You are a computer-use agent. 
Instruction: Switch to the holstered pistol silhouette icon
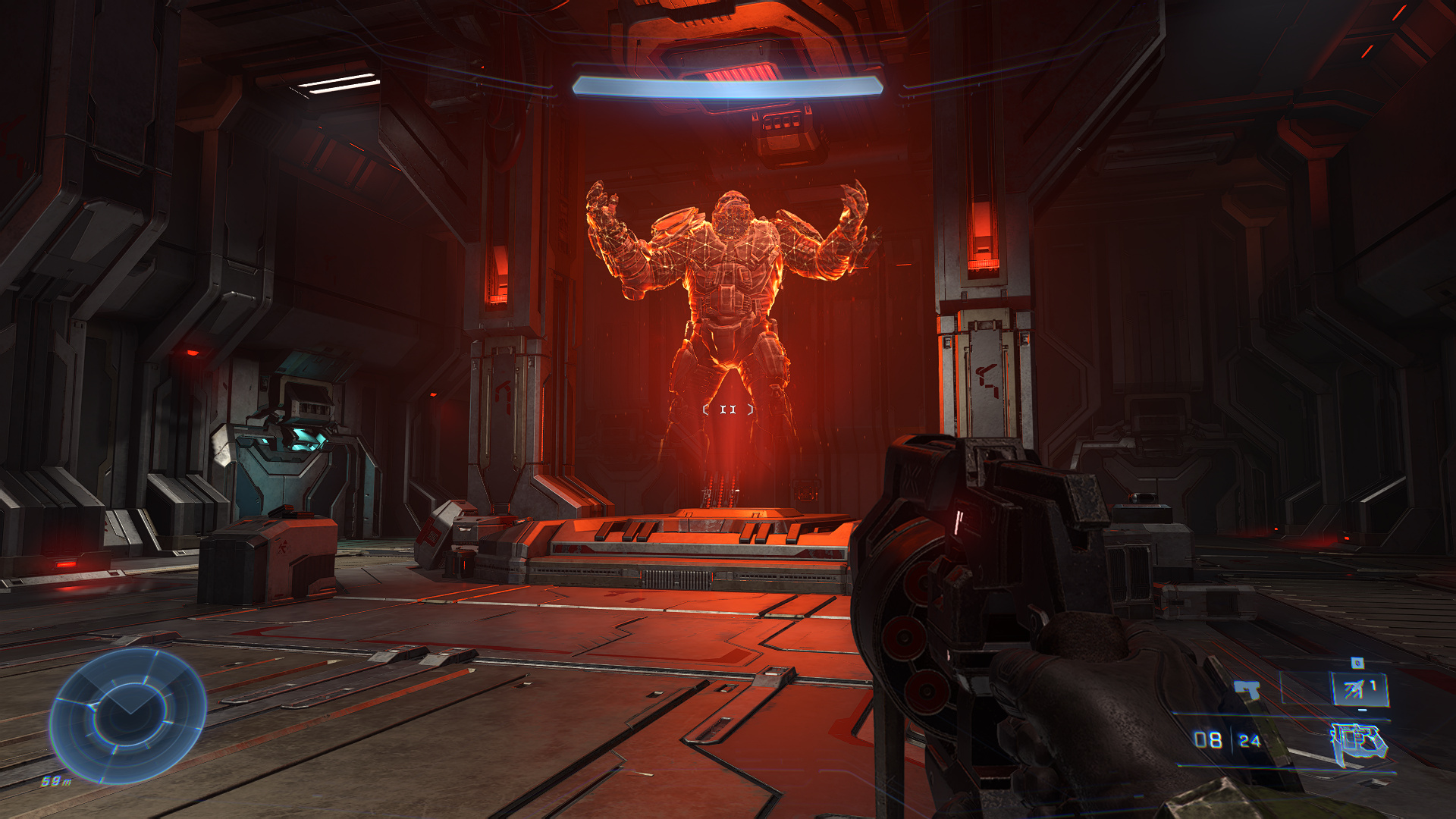[x=1247, y=690]
